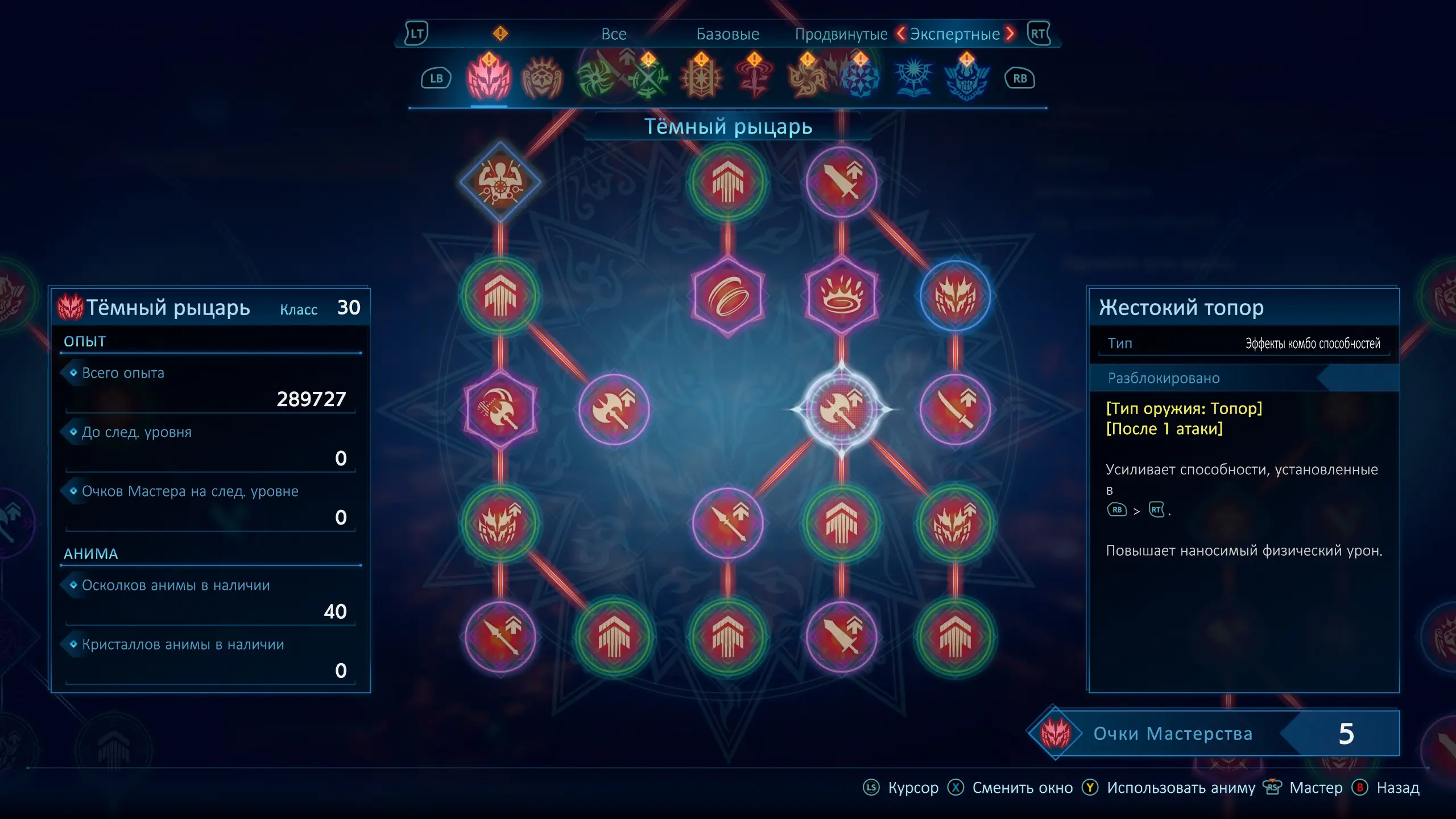Select the orange exclamation filter tab
This screenshot has height=819, width=1456.
pos(500,34)
